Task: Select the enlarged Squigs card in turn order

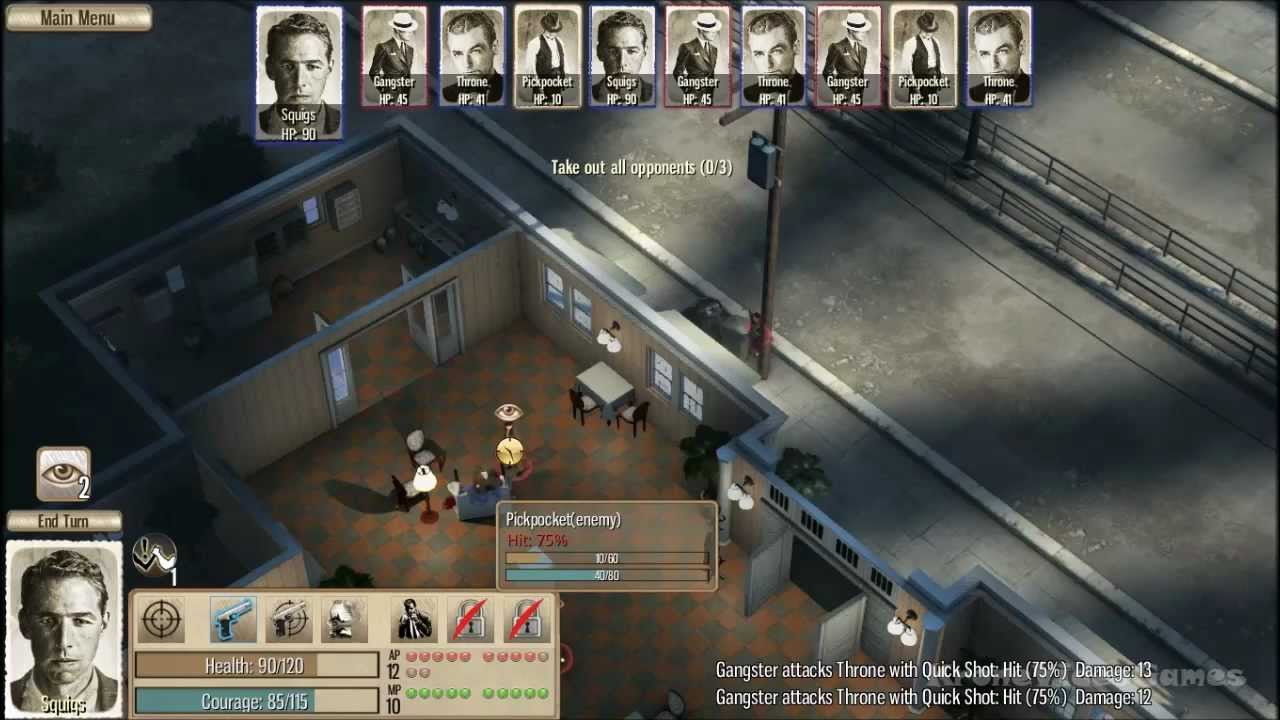Action: click(x=299, y=73)
